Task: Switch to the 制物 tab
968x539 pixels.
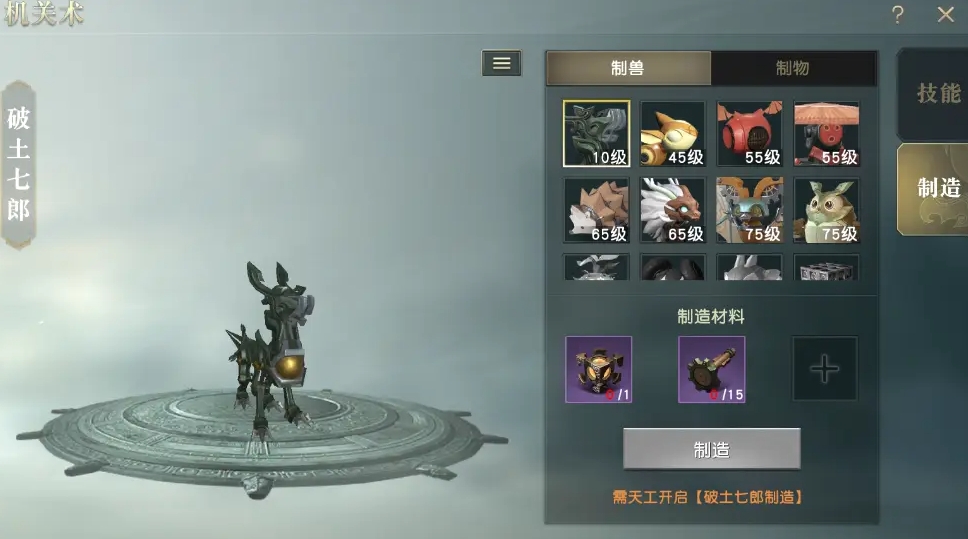Action: click(792, 68)
